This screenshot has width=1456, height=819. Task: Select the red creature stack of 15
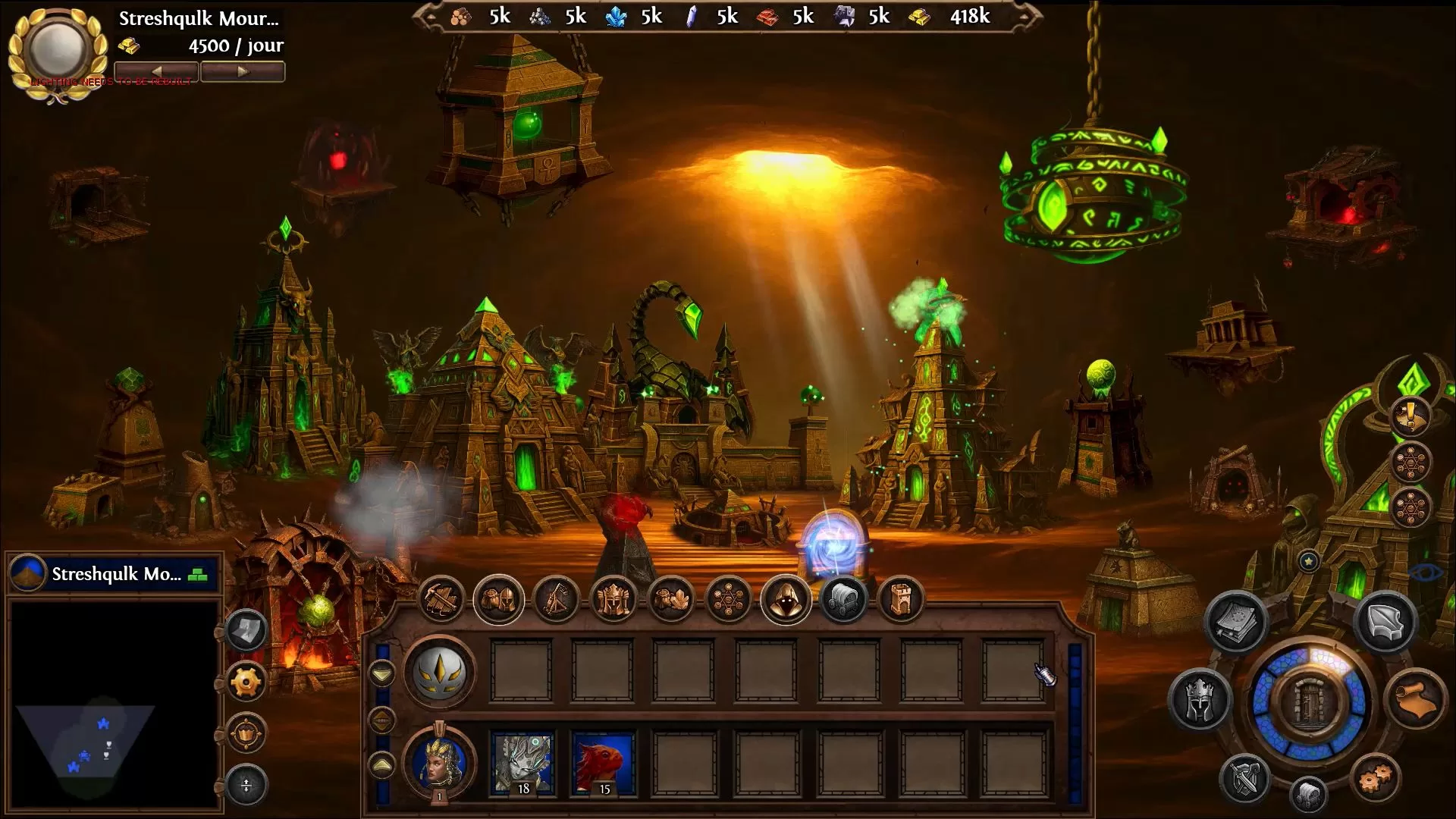click(604, 763)
